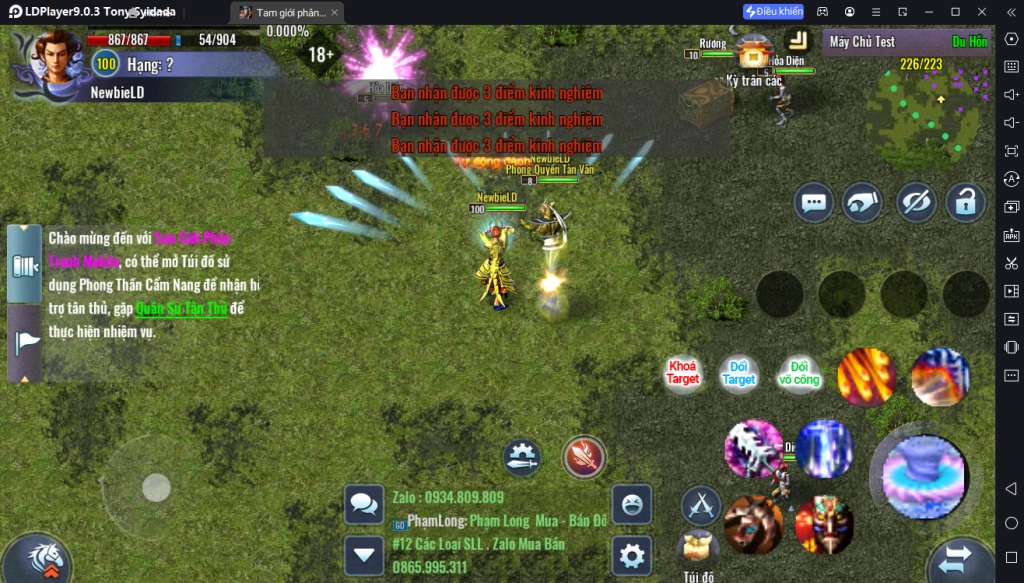
Task: Mount up with the horse icon
Action: pos(37,558)
